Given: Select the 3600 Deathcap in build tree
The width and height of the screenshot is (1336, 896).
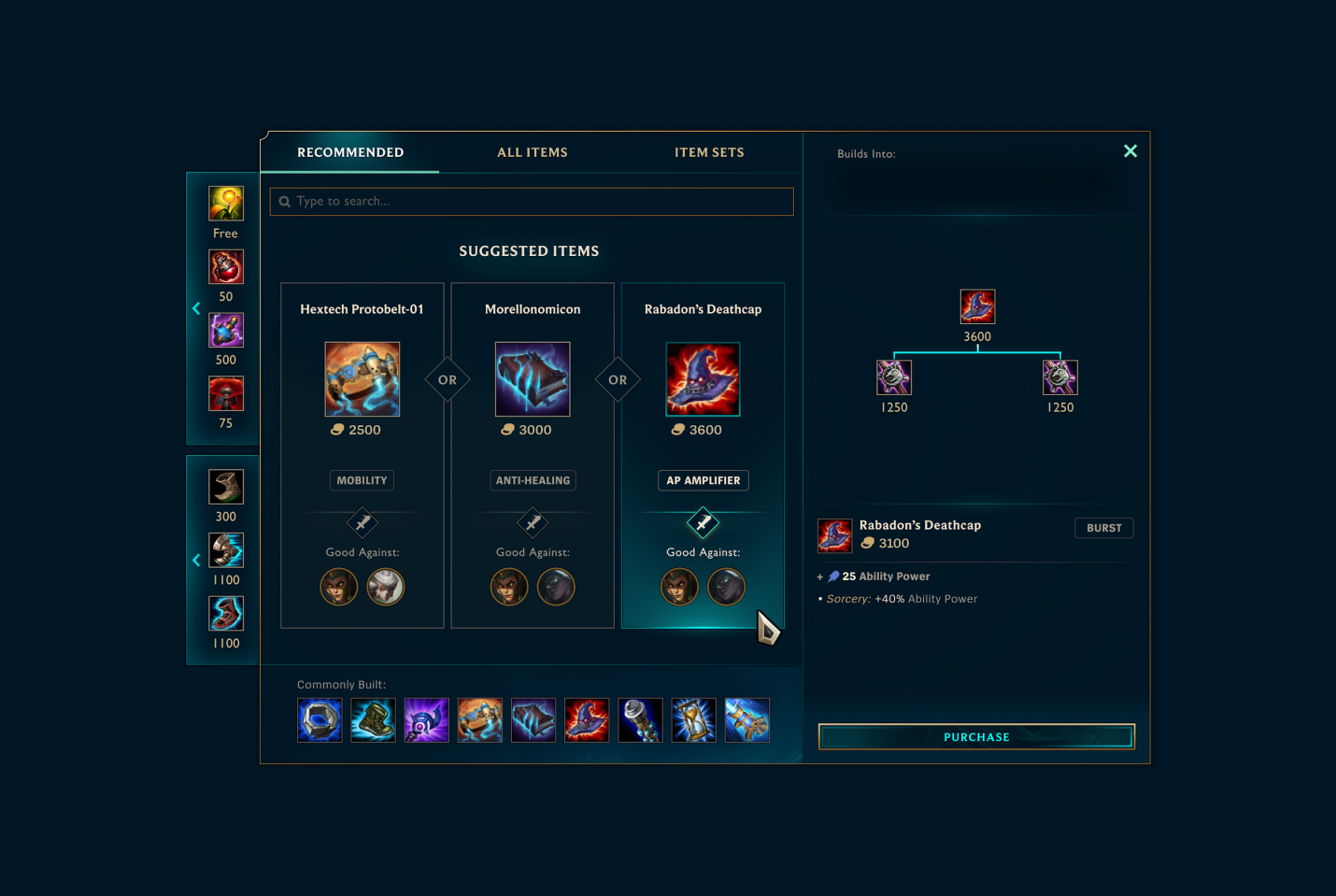Looking at the screenshot, I should (977, 306).
